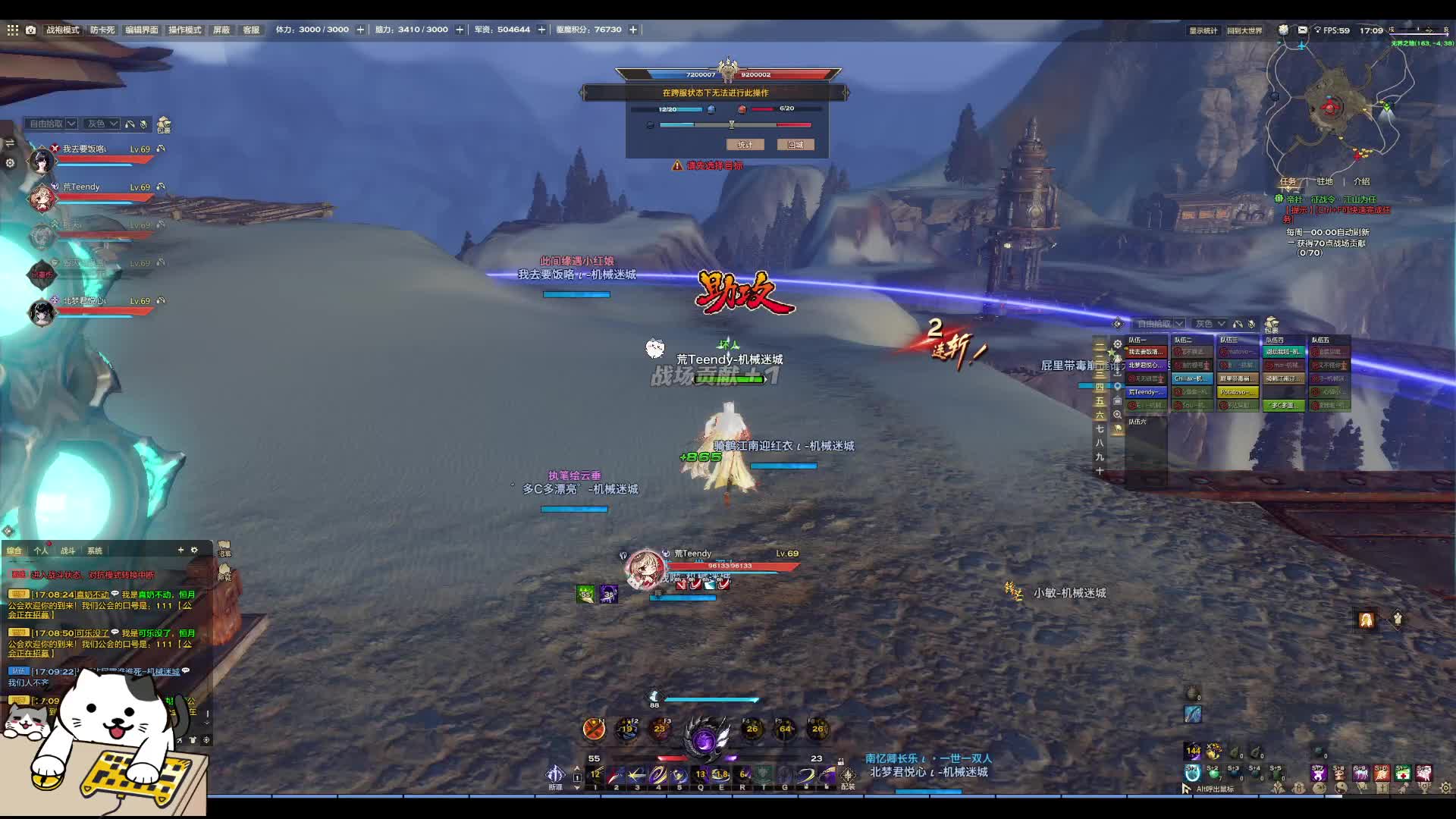Open the 战袍模式 option in top bar
Screen dimensions: 1456x819
point(63,30)
